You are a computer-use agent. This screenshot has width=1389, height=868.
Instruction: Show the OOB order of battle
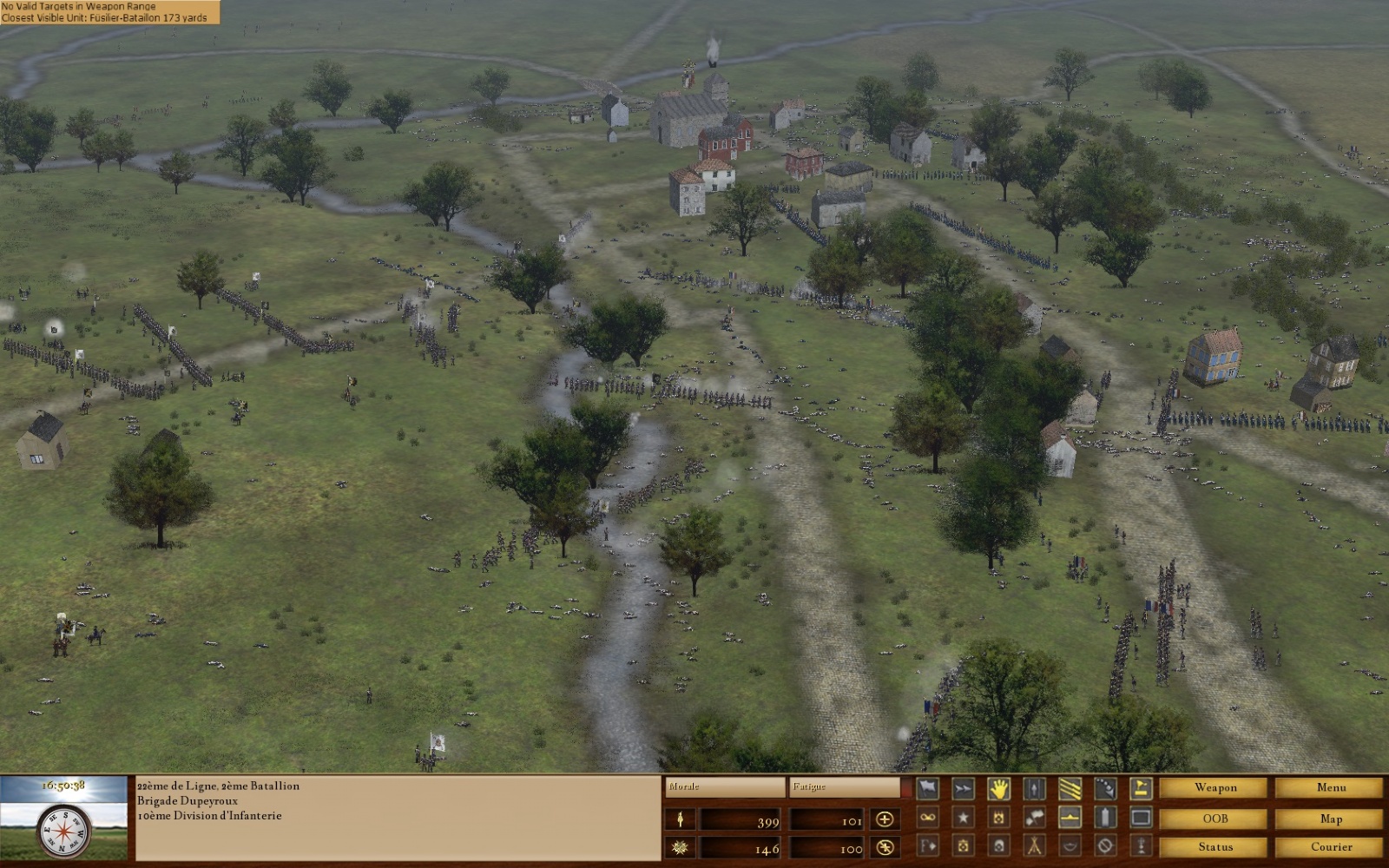(1215, 818)
